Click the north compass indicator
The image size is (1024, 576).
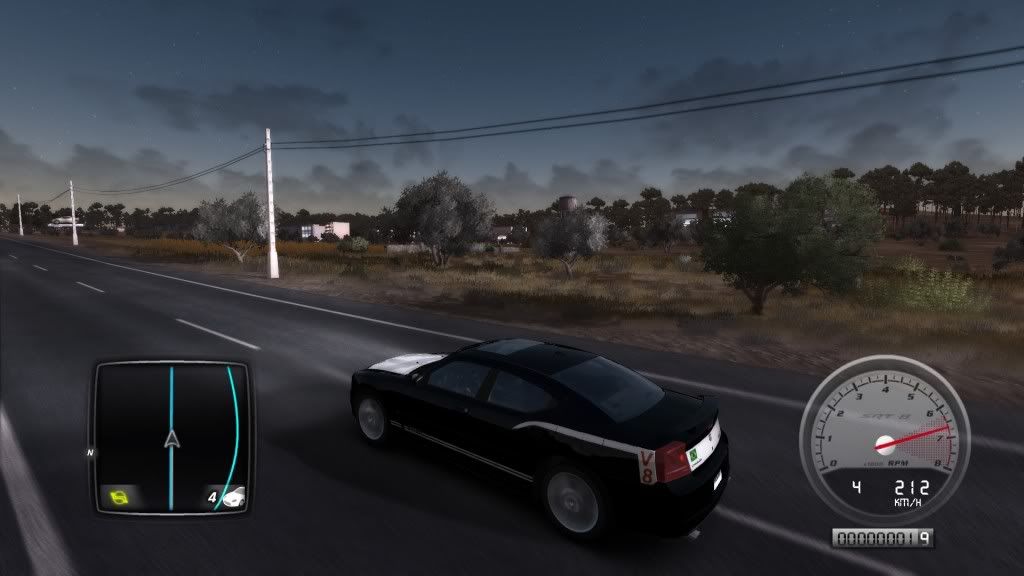coord(90,452)
